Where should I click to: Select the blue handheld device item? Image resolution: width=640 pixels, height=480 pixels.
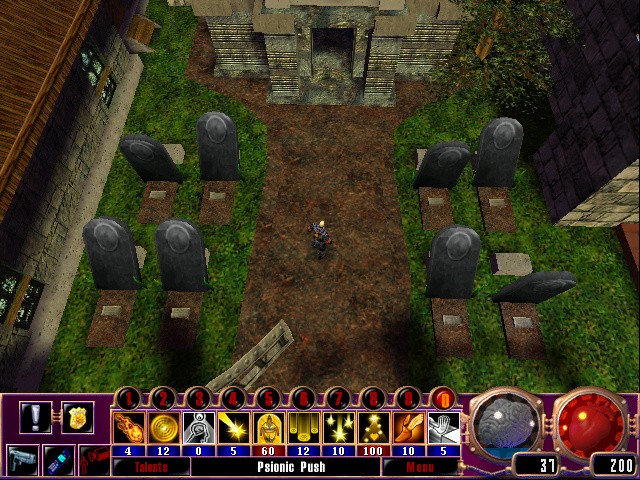60,462
